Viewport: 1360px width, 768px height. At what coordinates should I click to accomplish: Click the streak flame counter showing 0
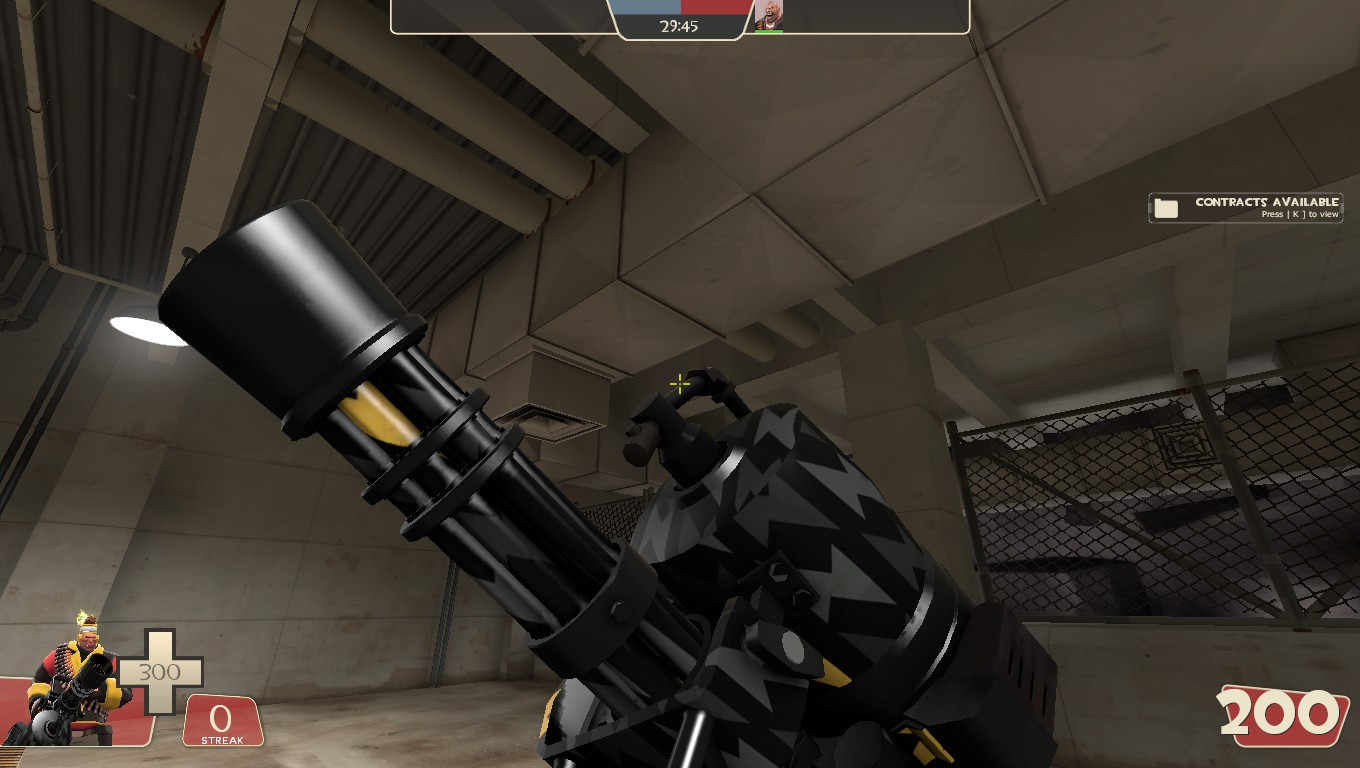(222, 720)
